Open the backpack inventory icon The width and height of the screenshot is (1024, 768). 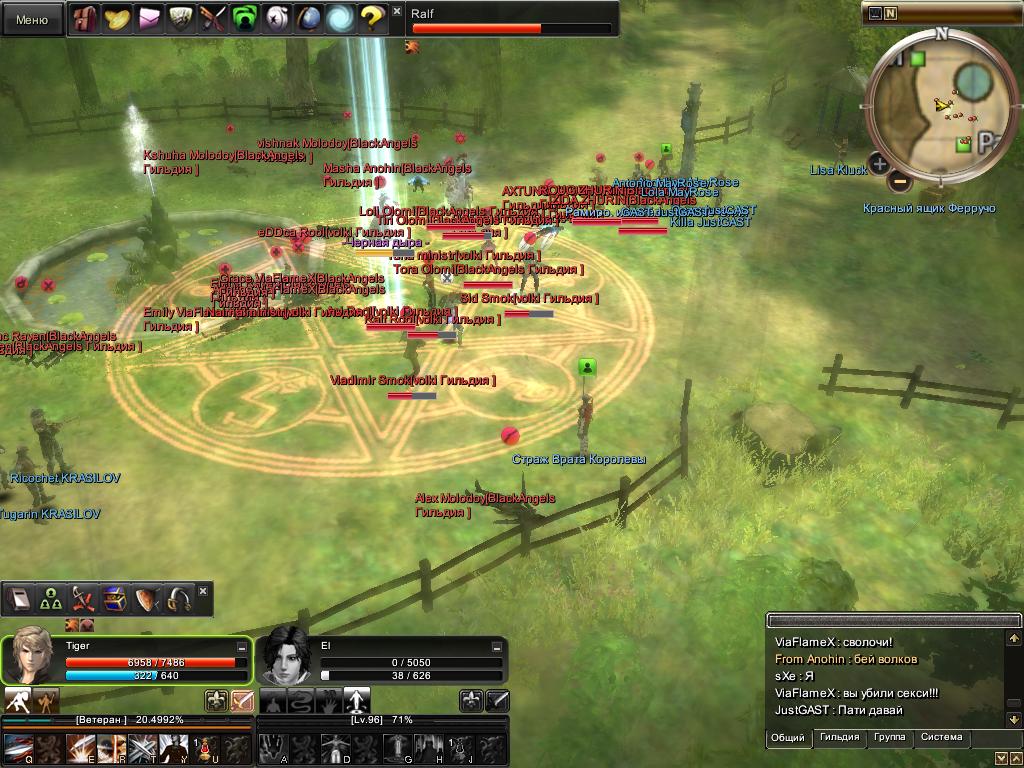86,19
